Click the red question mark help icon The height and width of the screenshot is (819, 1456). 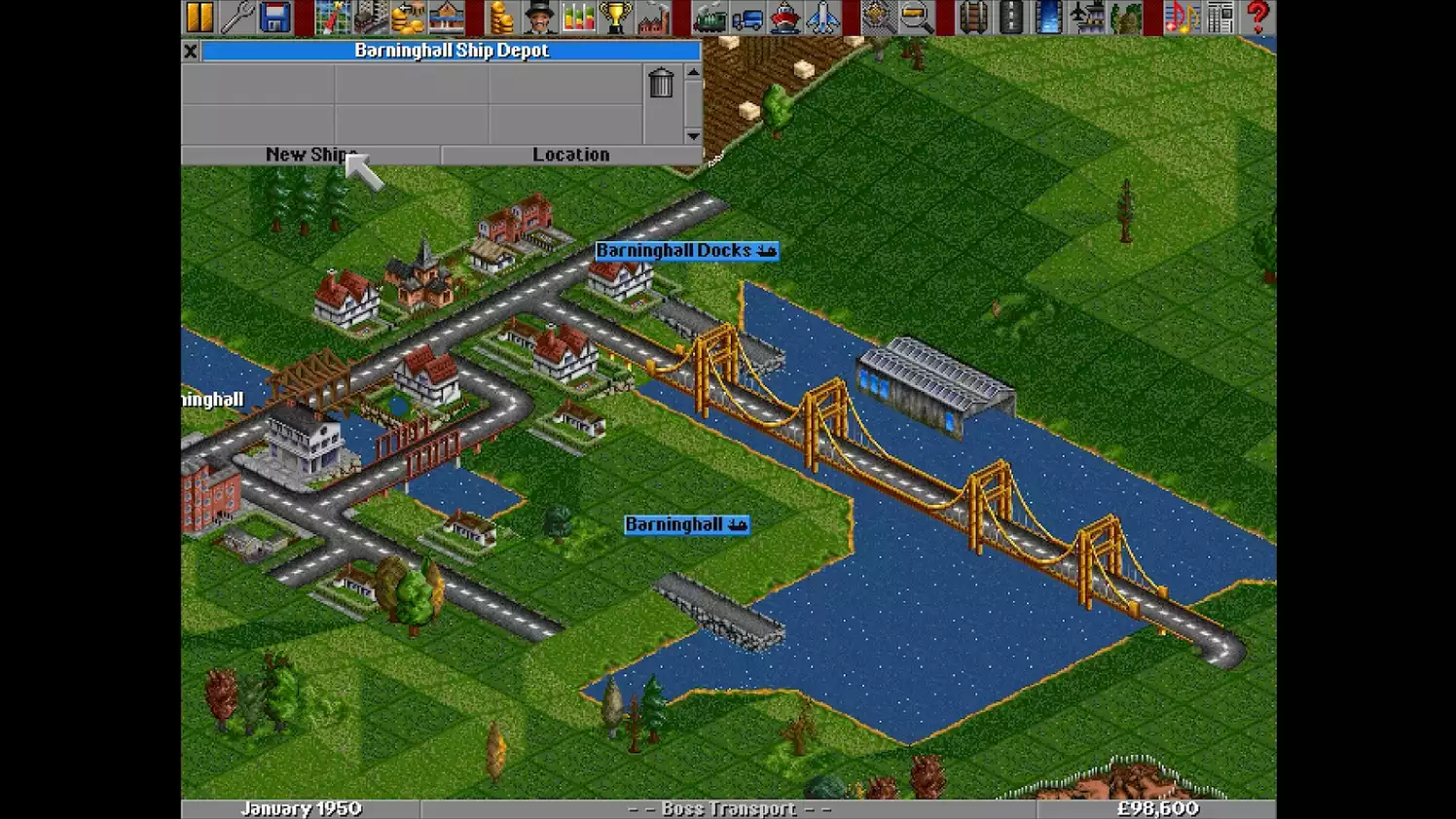tap(1258, 16)
